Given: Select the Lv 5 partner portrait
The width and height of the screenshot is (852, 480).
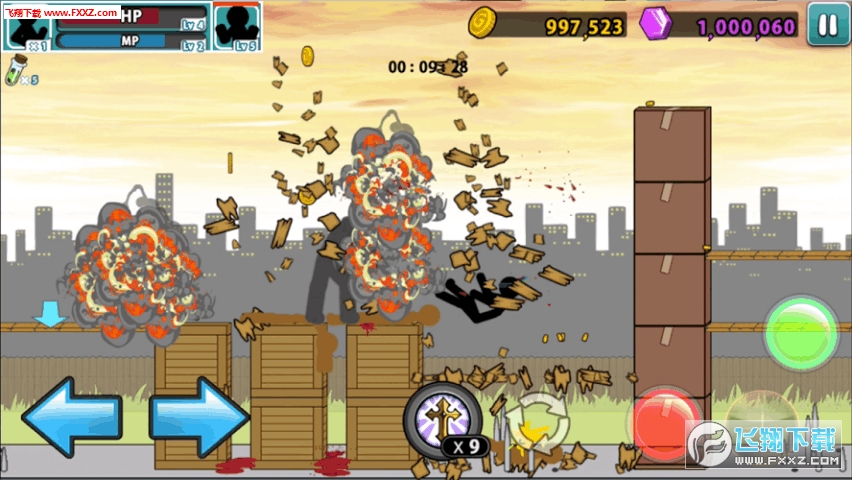Looking at the screenshot, I should [236, 25].
